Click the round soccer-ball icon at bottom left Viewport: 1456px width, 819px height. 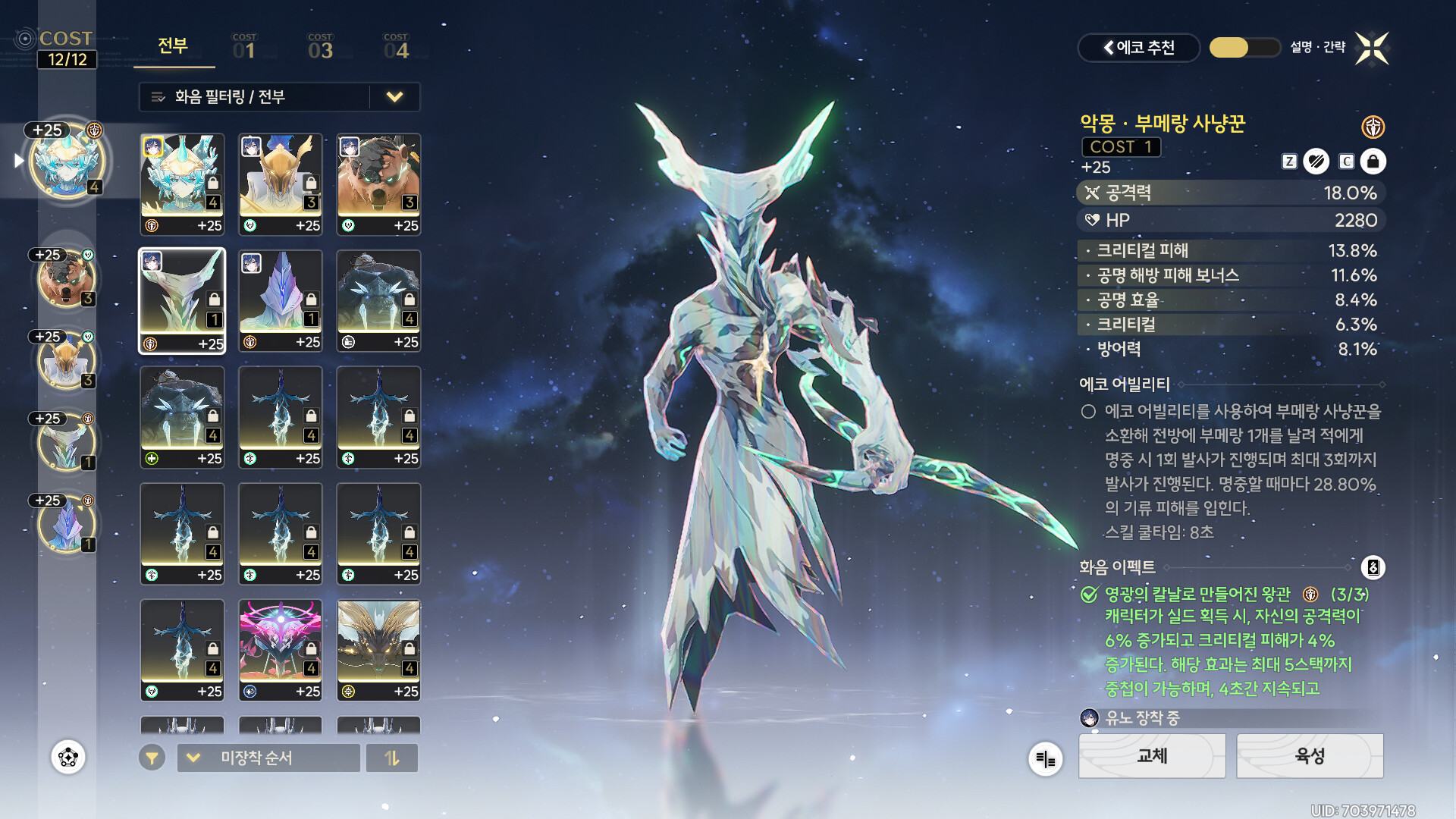click(x=68, y=757)
